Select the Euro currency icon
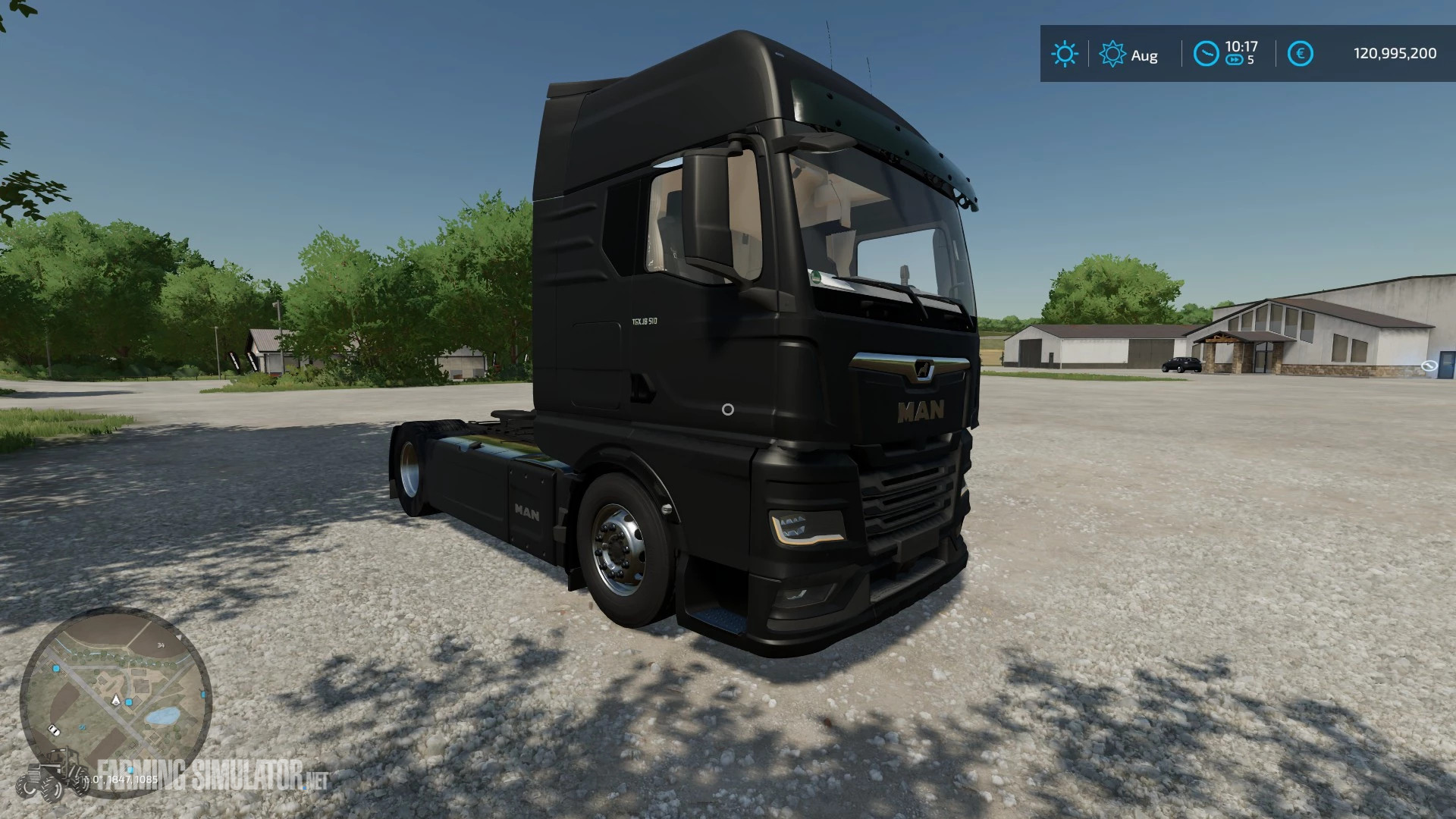Viewport: 1456px width, 819px height. (x=1301, y=53)
